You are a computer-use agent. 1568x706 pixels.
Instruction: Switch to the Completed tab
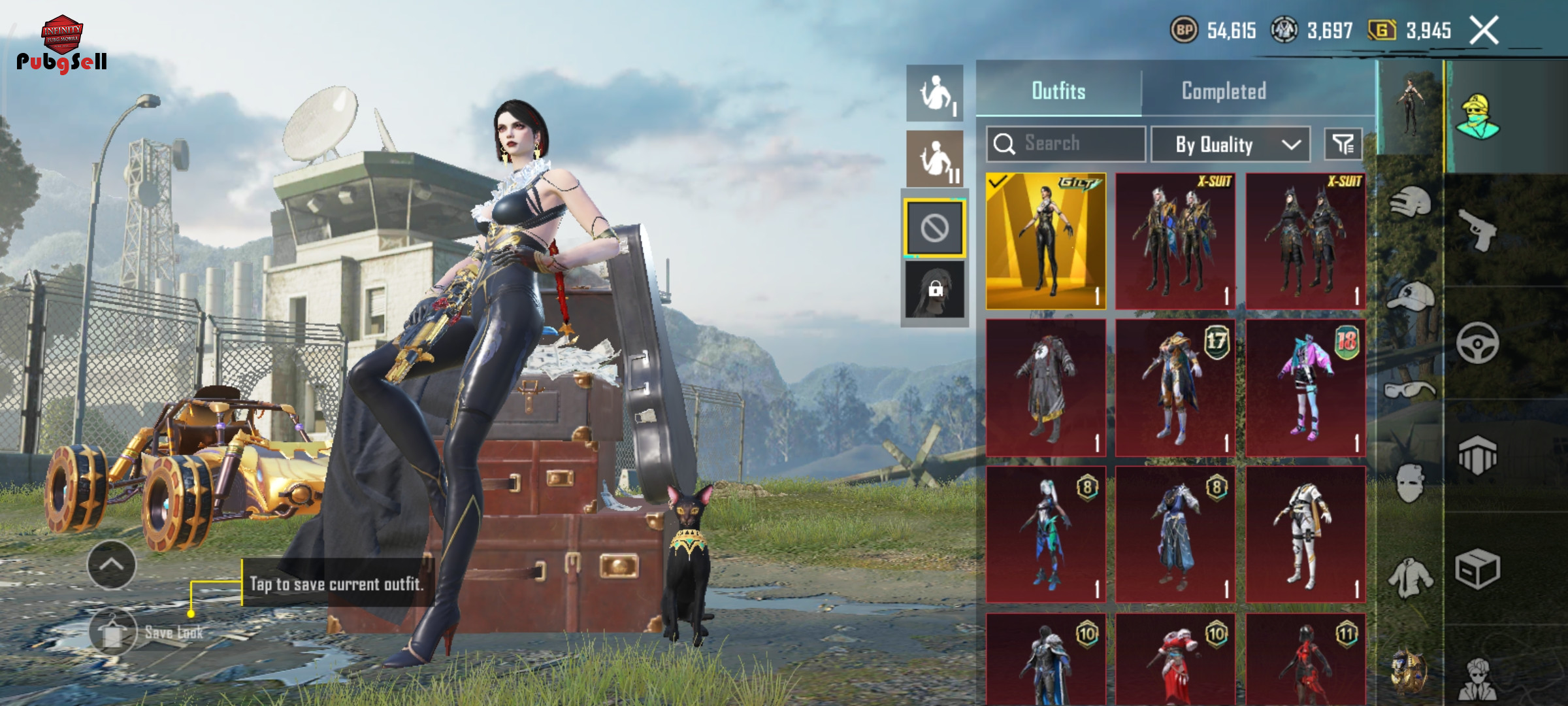[1224, 91]
